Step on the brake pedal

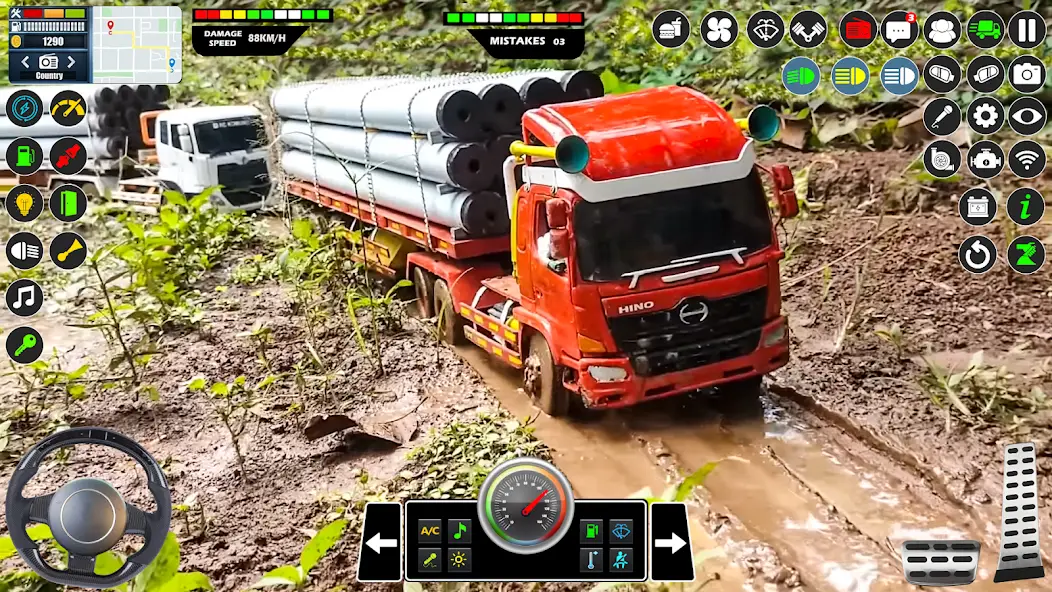point(940,561)
